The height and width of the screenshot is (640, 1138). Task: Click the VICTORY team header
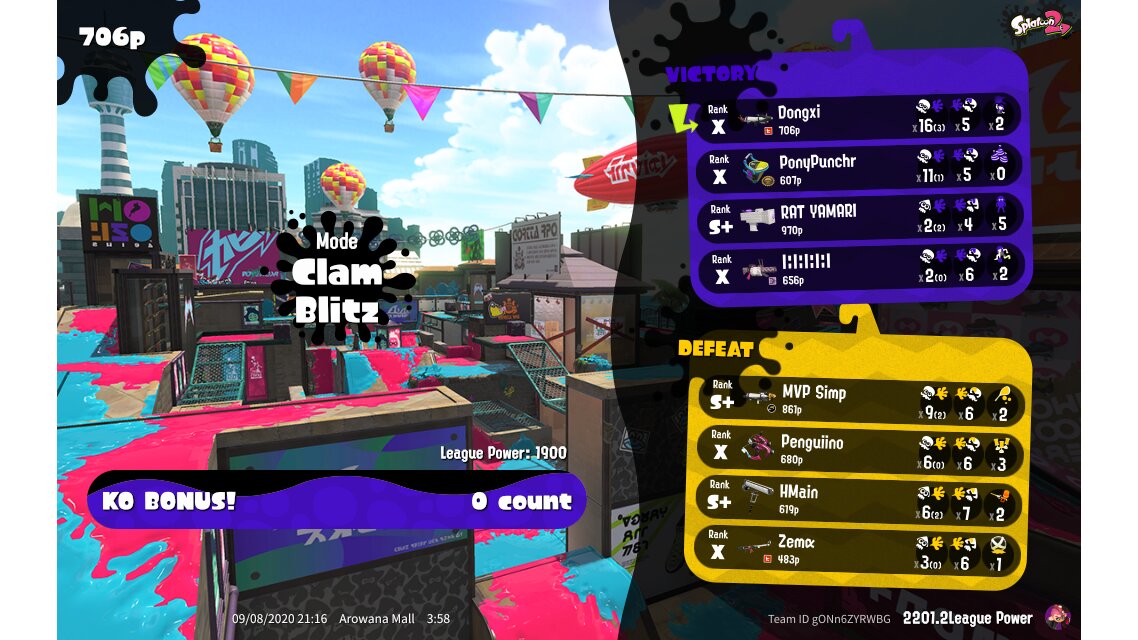pyautogui.click(x=710, y=74)
